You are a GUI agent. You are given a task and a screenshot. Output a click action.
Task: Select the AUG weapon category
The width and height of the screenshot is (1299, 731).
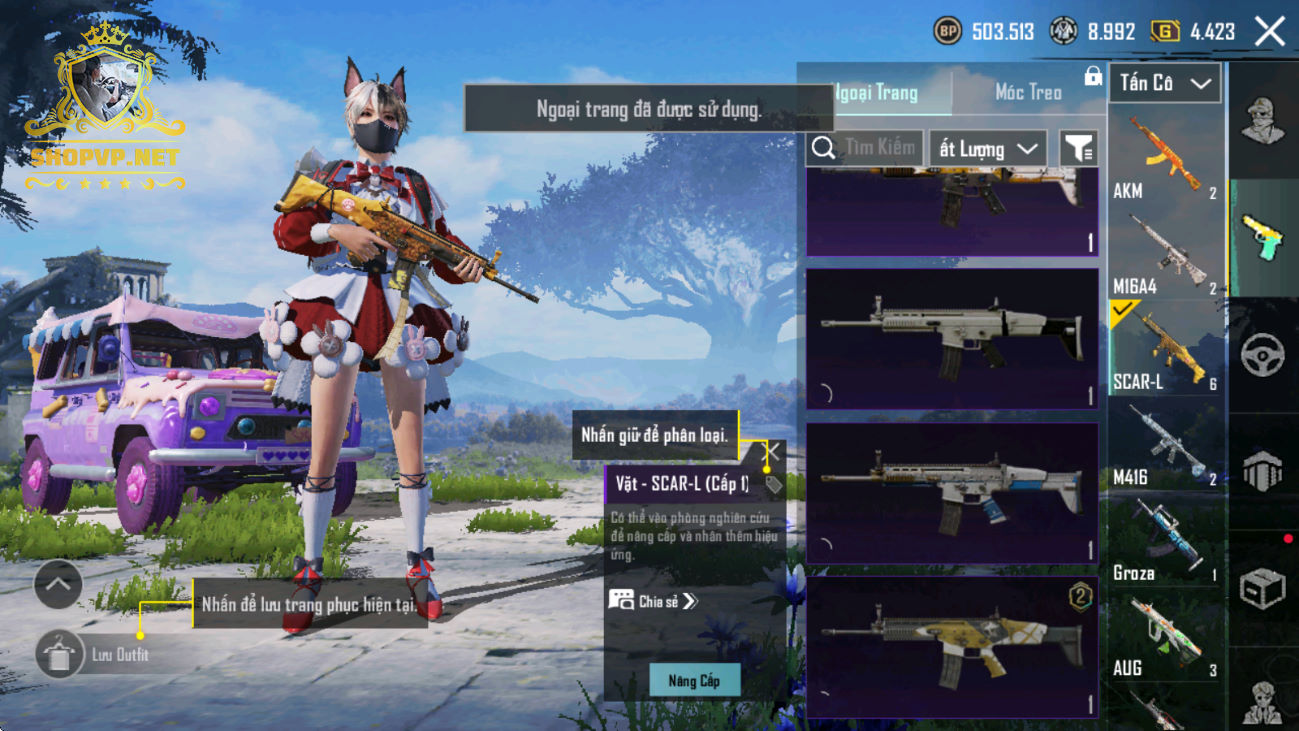pos(1166,636)
